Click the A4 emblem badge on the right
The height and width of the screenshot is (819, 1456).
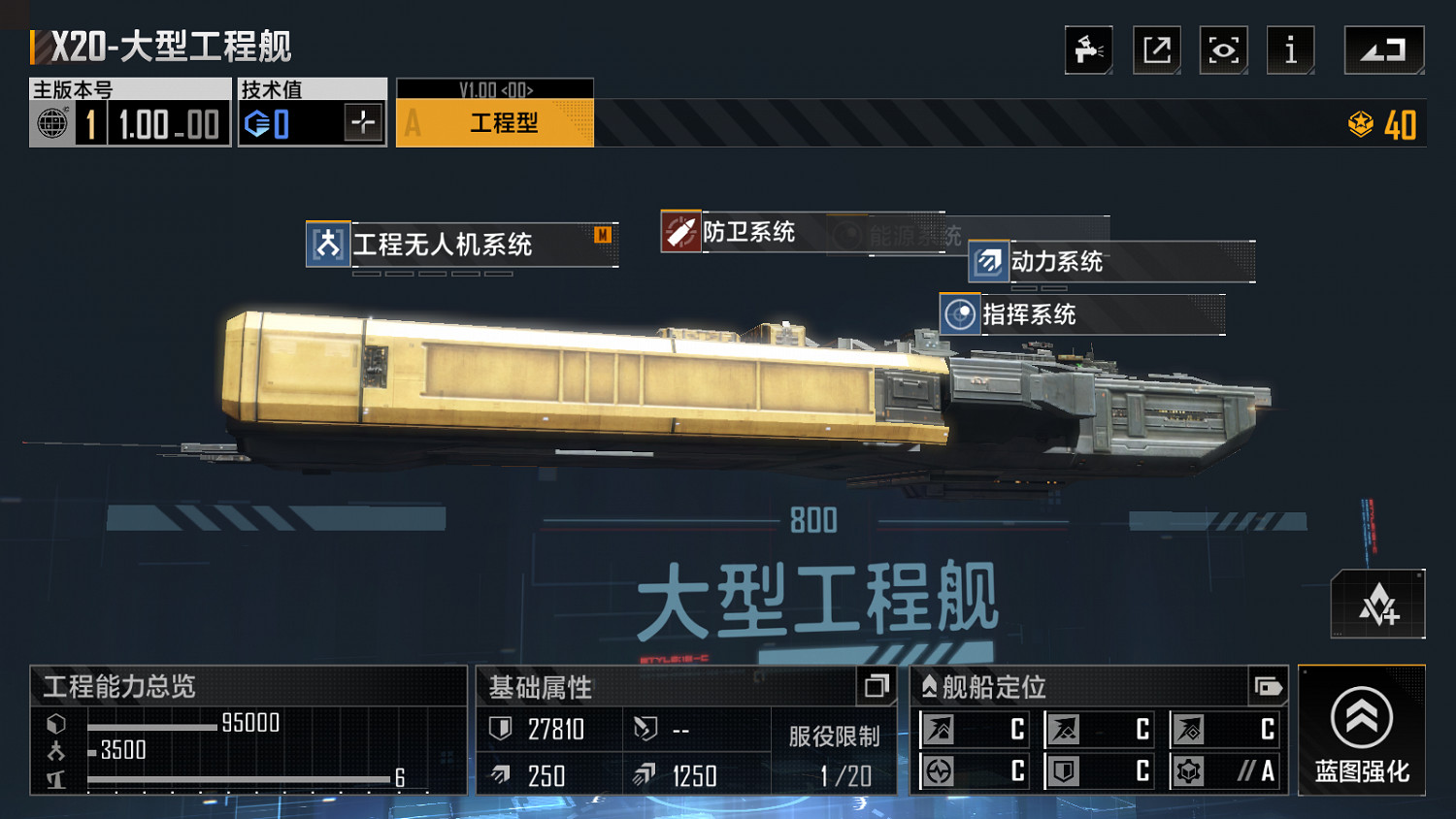[x=1379, y=603]
